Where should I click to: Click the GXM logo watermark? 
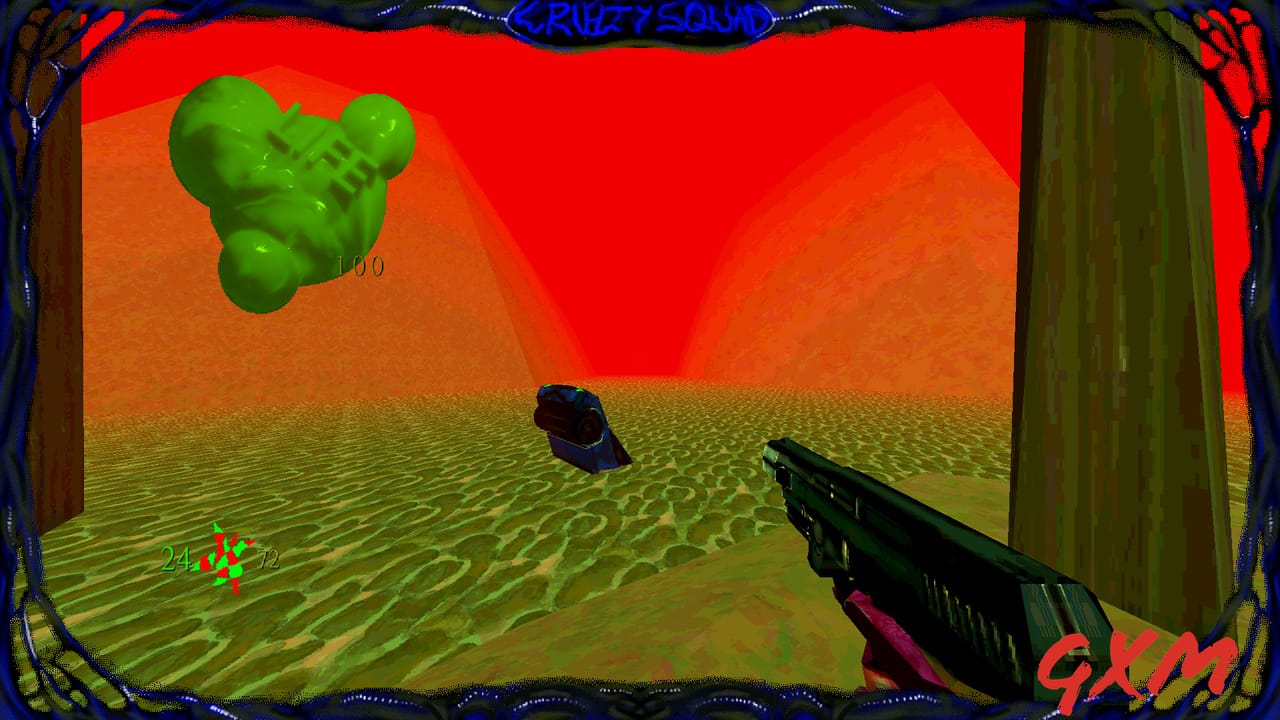(x=1135, y=670)
